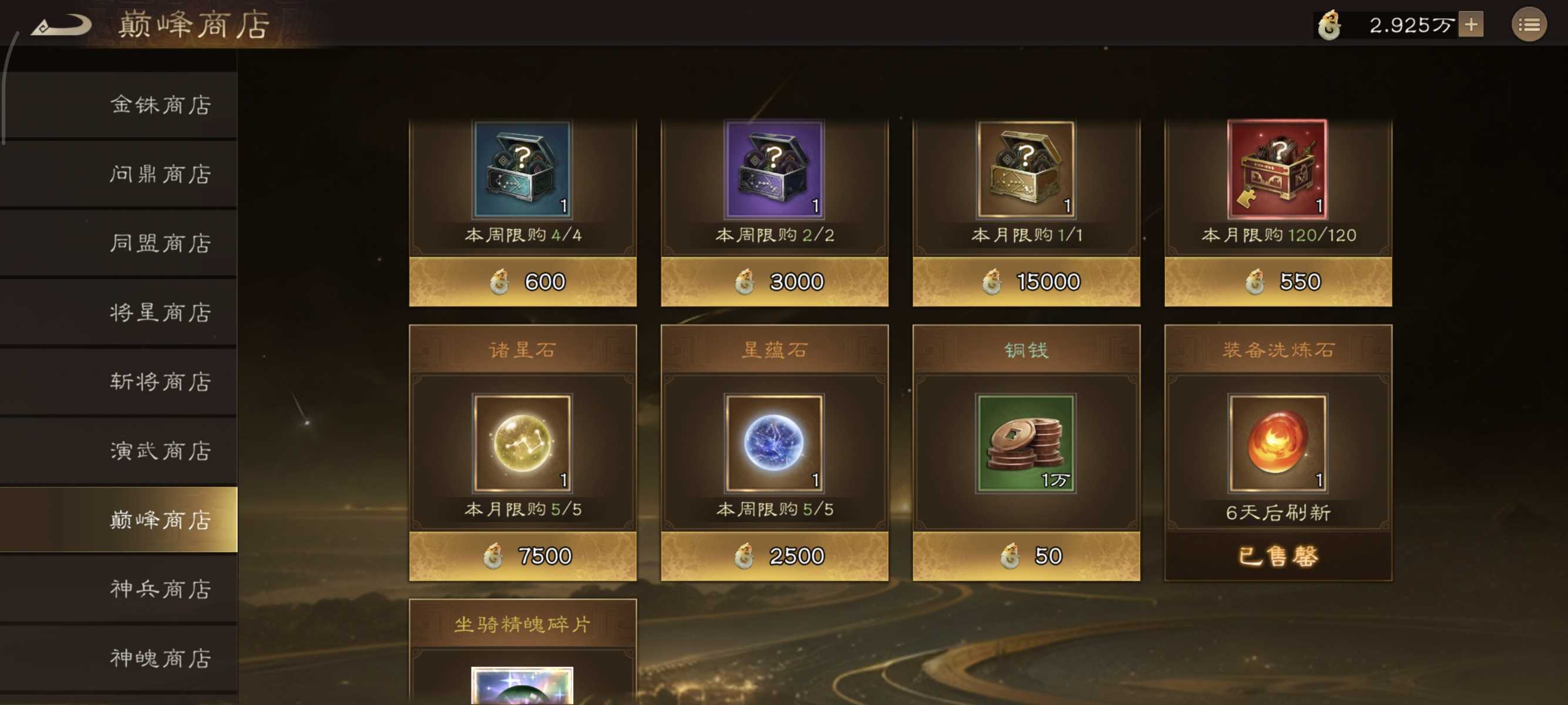
Task: Tap the back arrow icon top left
Action: pyautogui.click(x=61, y=24)
